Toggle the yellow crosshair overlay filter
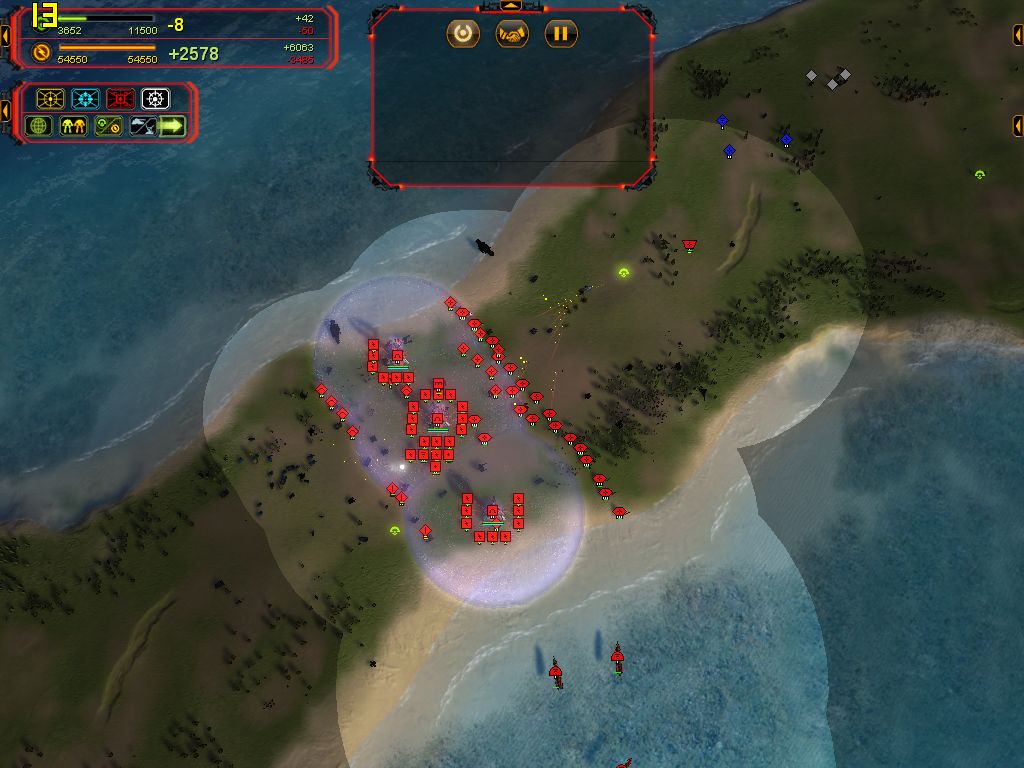The image size is (1024, 768). pos(50,99)
